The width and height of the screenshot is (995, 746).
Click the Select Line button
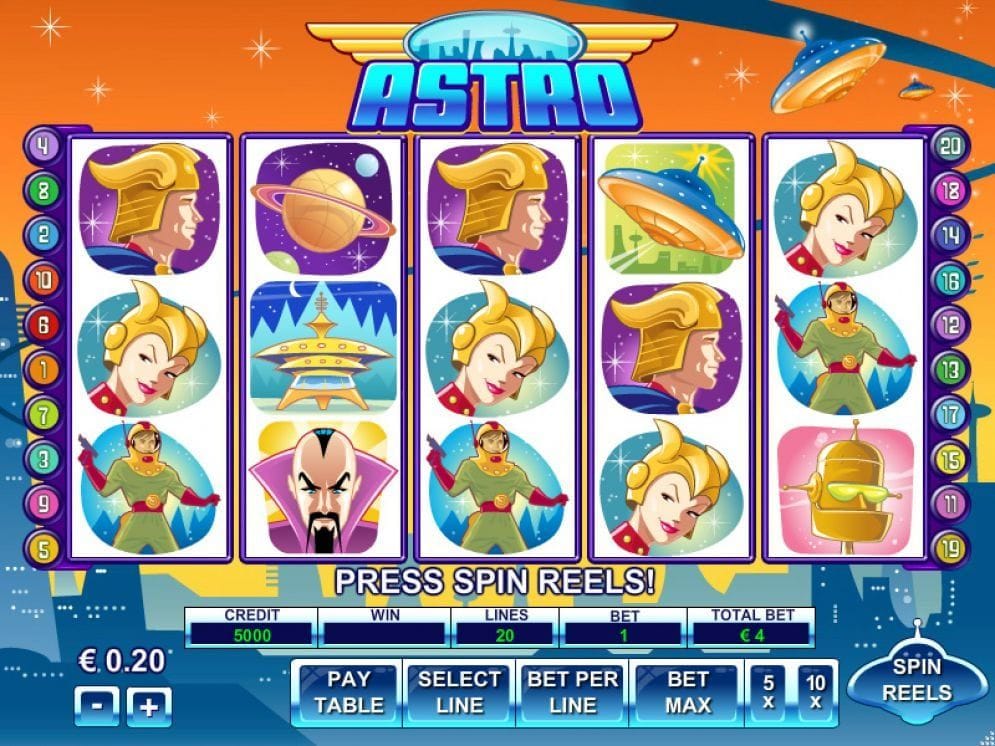tap(459, 691)
